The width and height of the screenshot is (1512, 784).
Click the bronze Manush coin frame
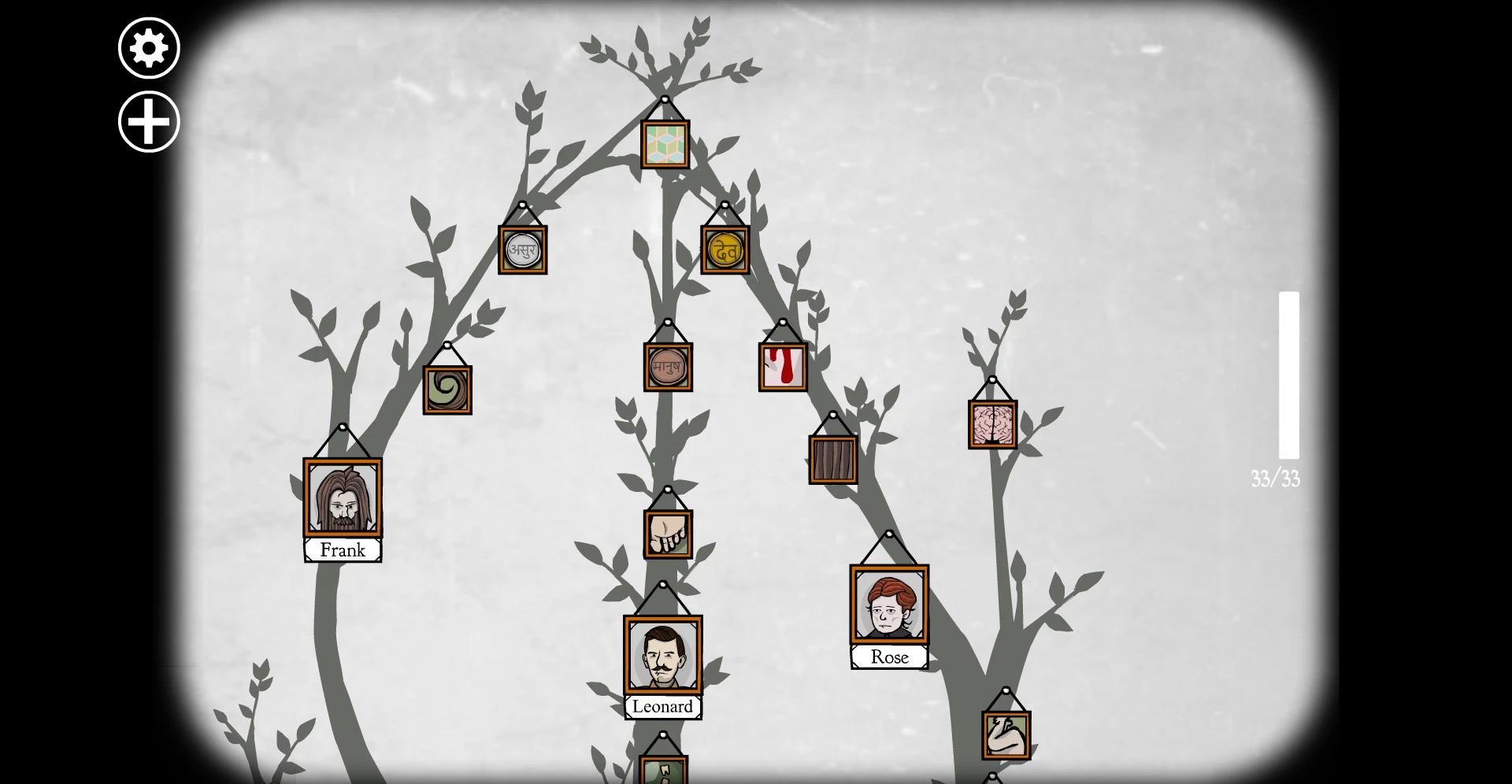tap(667, 365)
